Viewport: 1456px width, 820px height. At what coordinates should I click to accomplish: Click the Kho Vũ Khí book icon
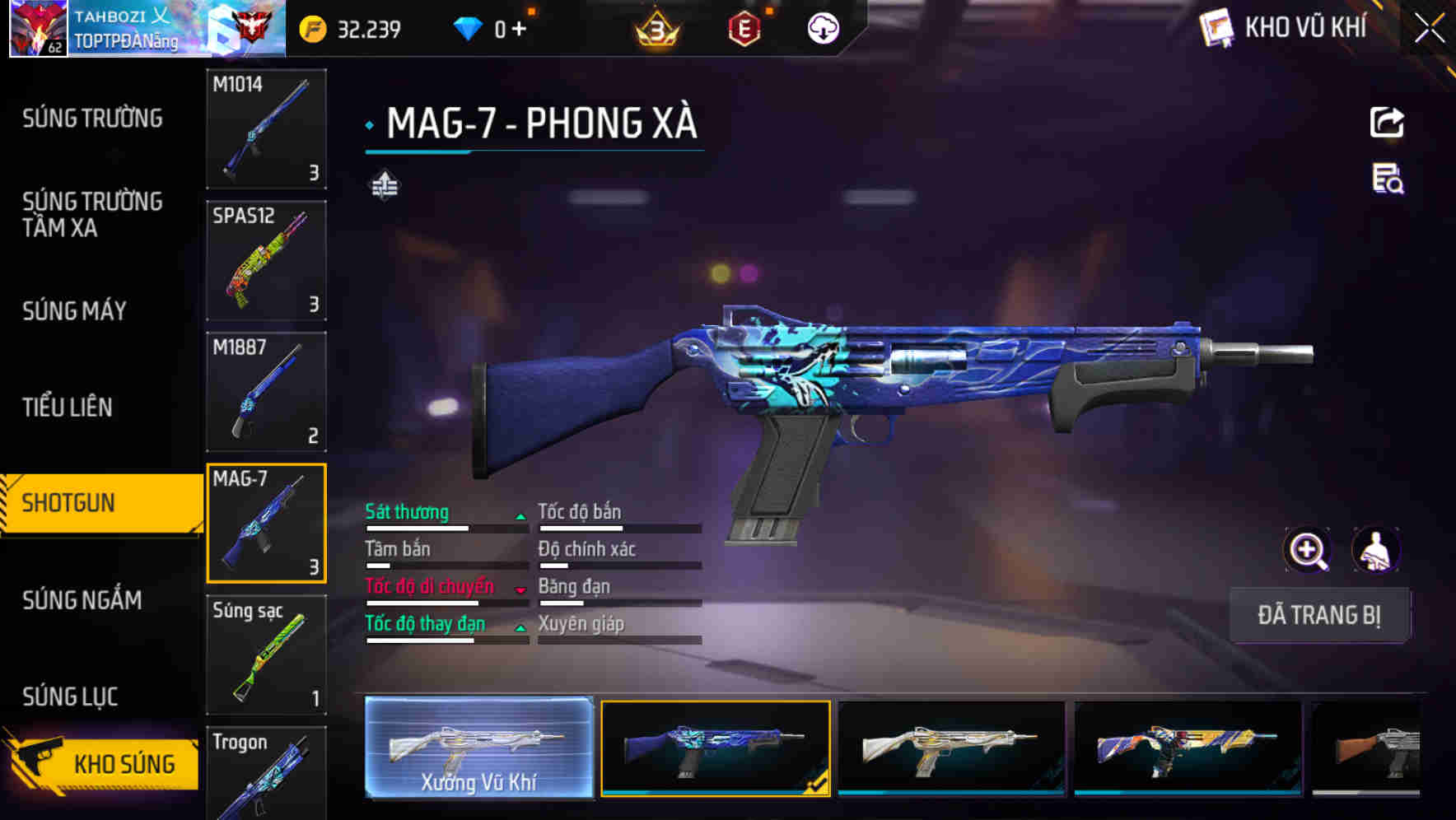click(x=1217, y=27)
